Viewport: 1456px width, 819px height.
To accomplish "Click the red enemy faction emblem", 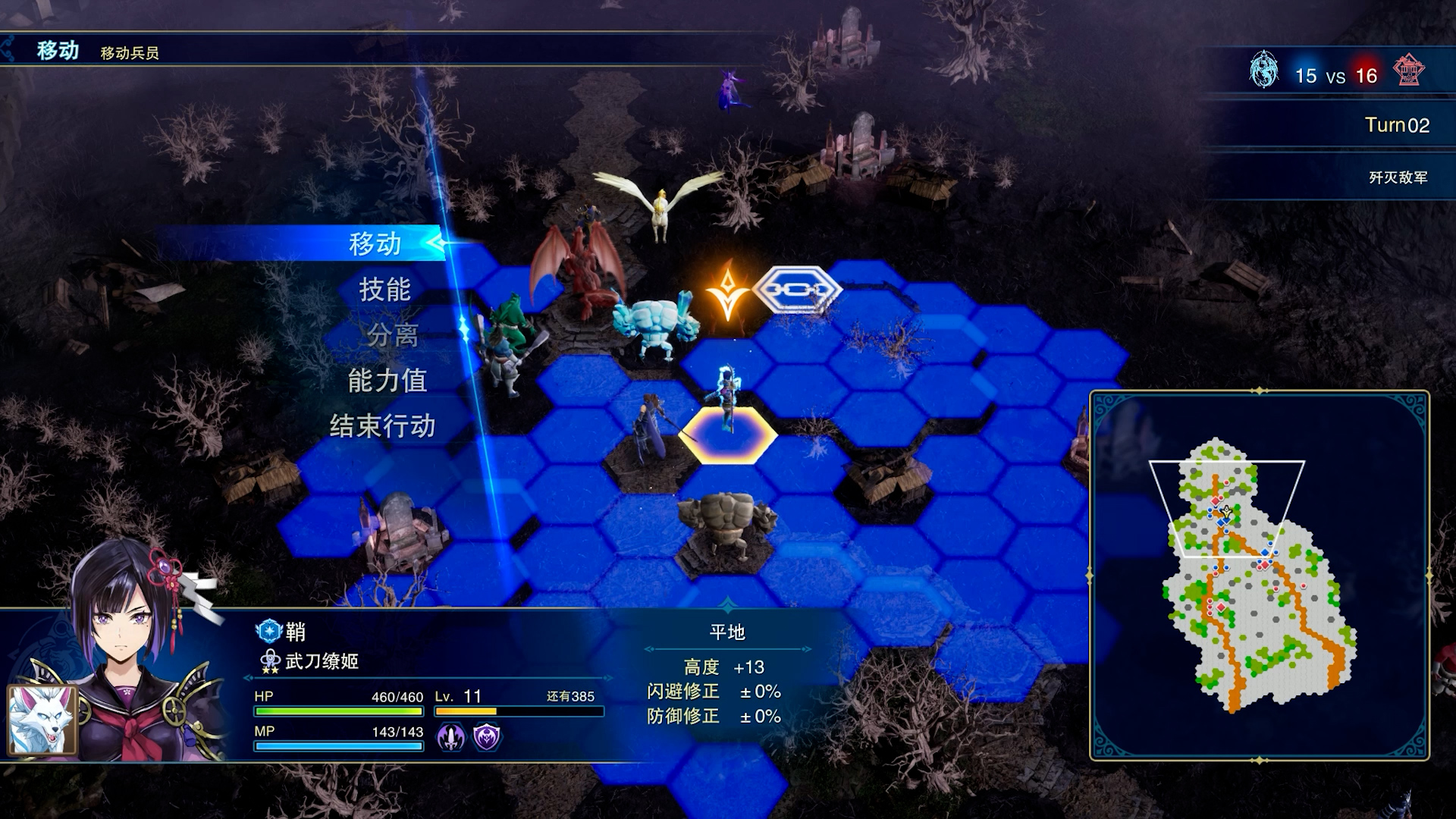I will pos(1408,71).
